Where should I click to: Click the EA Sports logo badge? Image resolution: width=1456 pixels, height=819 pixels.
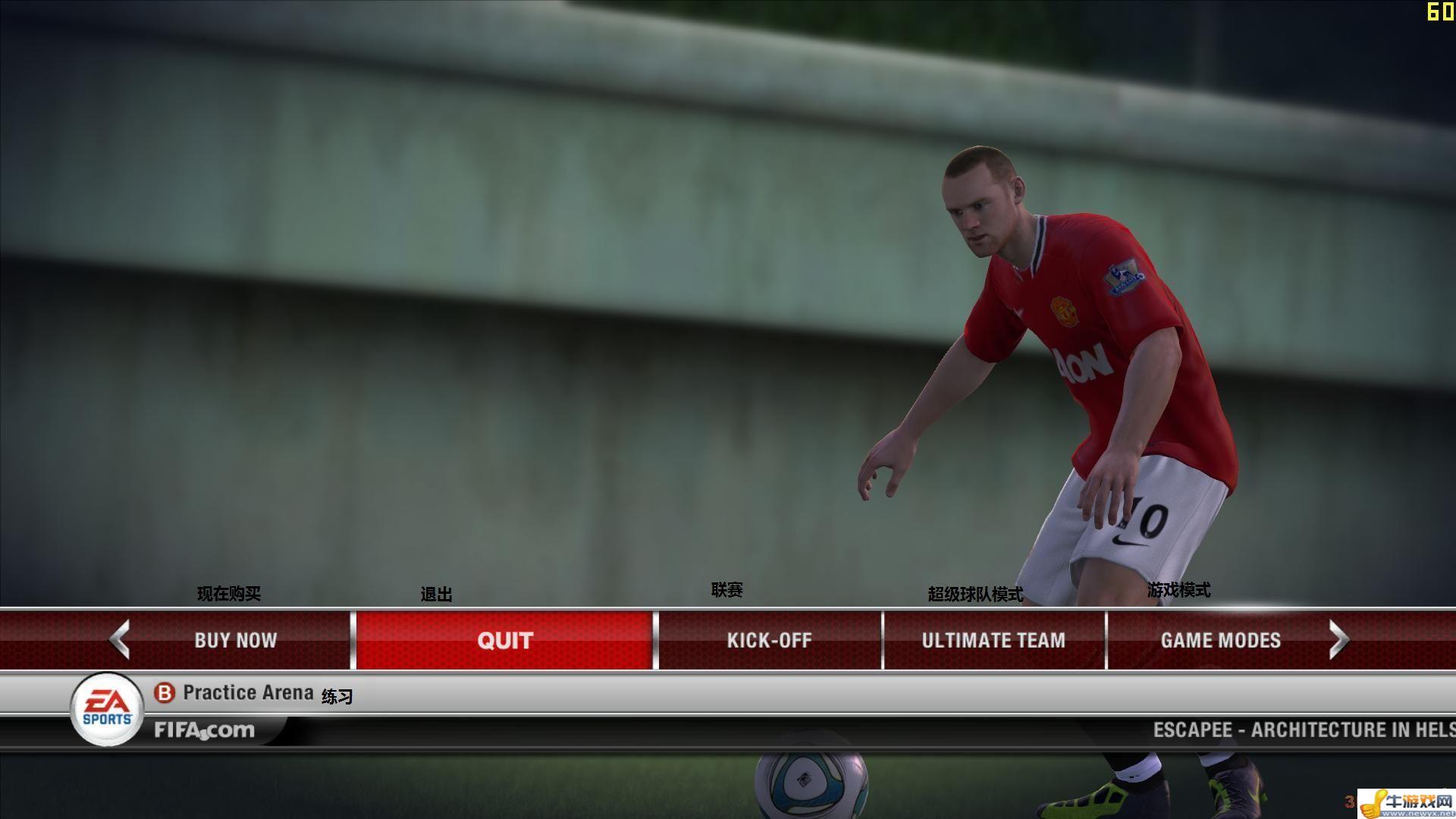(x=107, y=709)
